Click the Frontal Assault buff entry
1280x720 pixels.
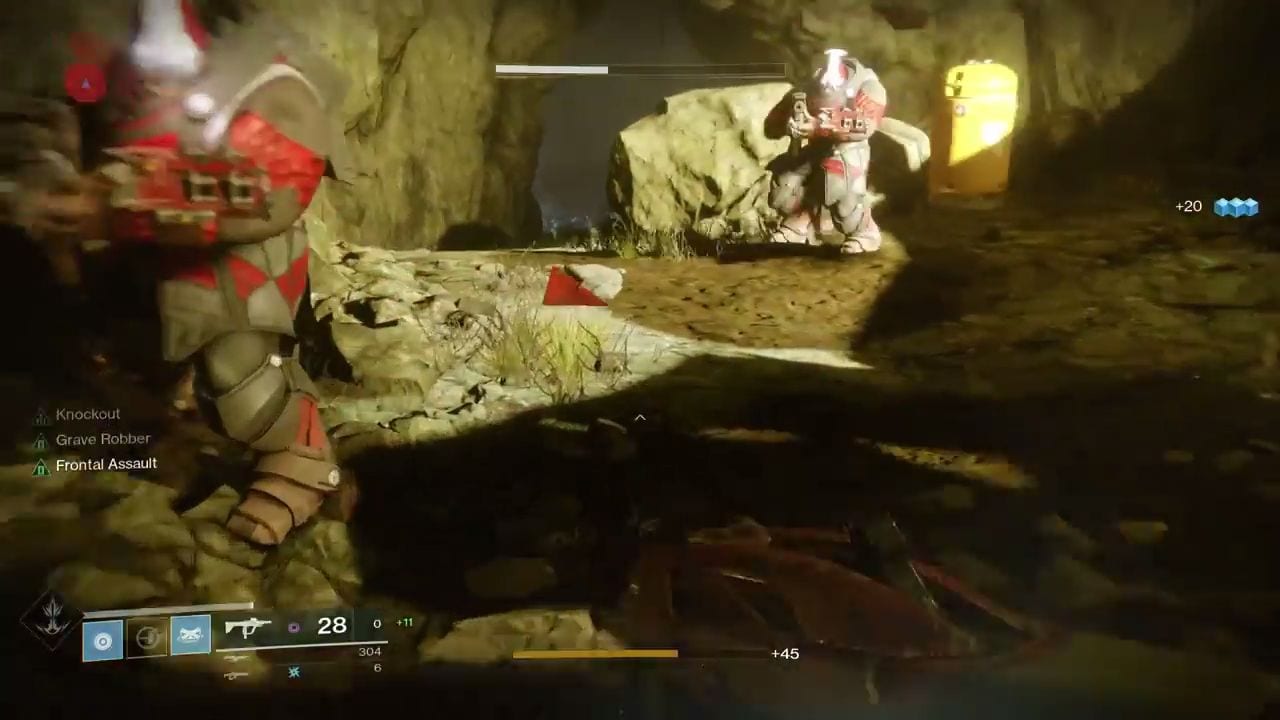105,464
